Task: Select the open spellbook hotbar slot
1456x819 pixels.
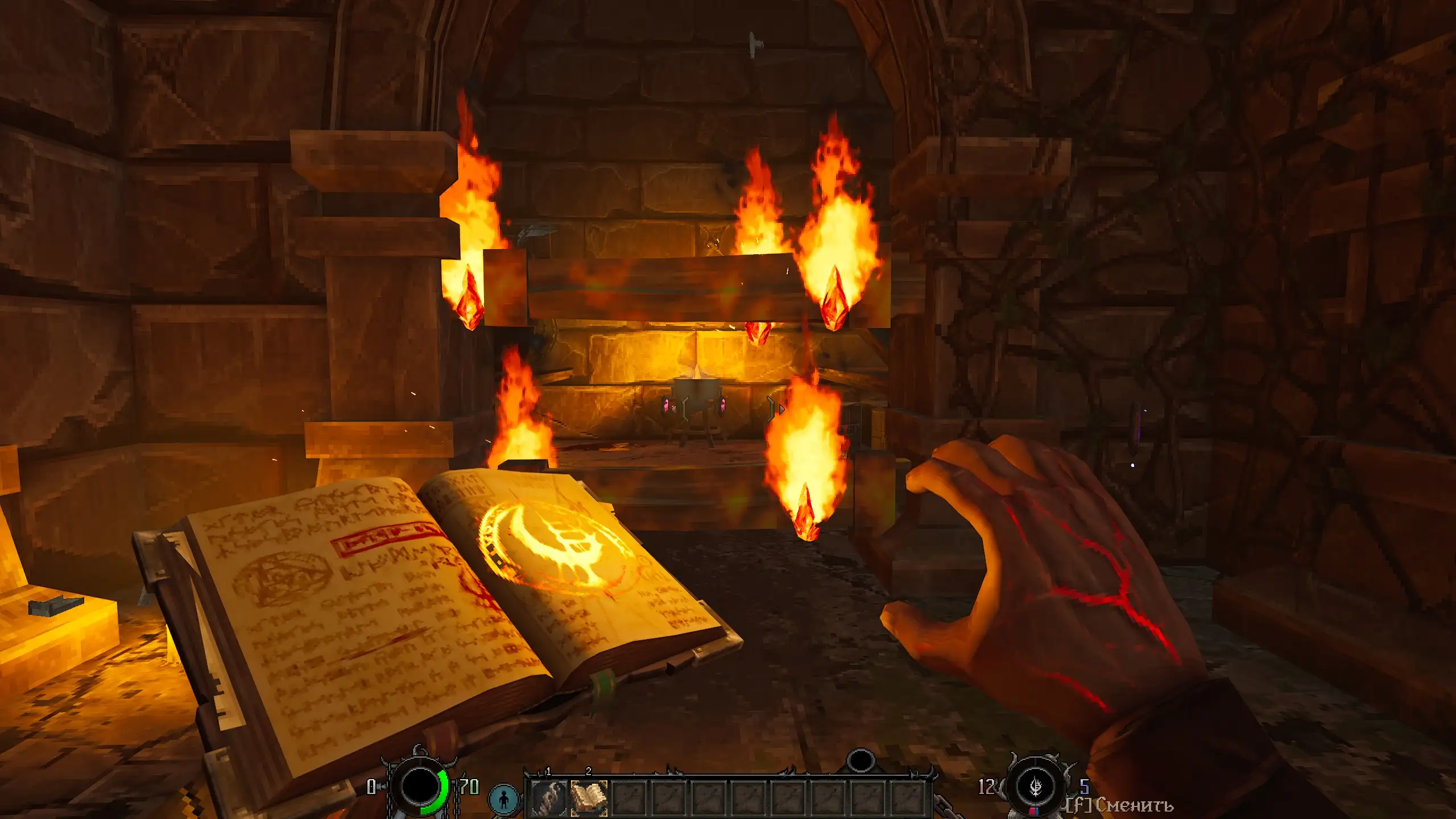Action: [x=589, y=797]
